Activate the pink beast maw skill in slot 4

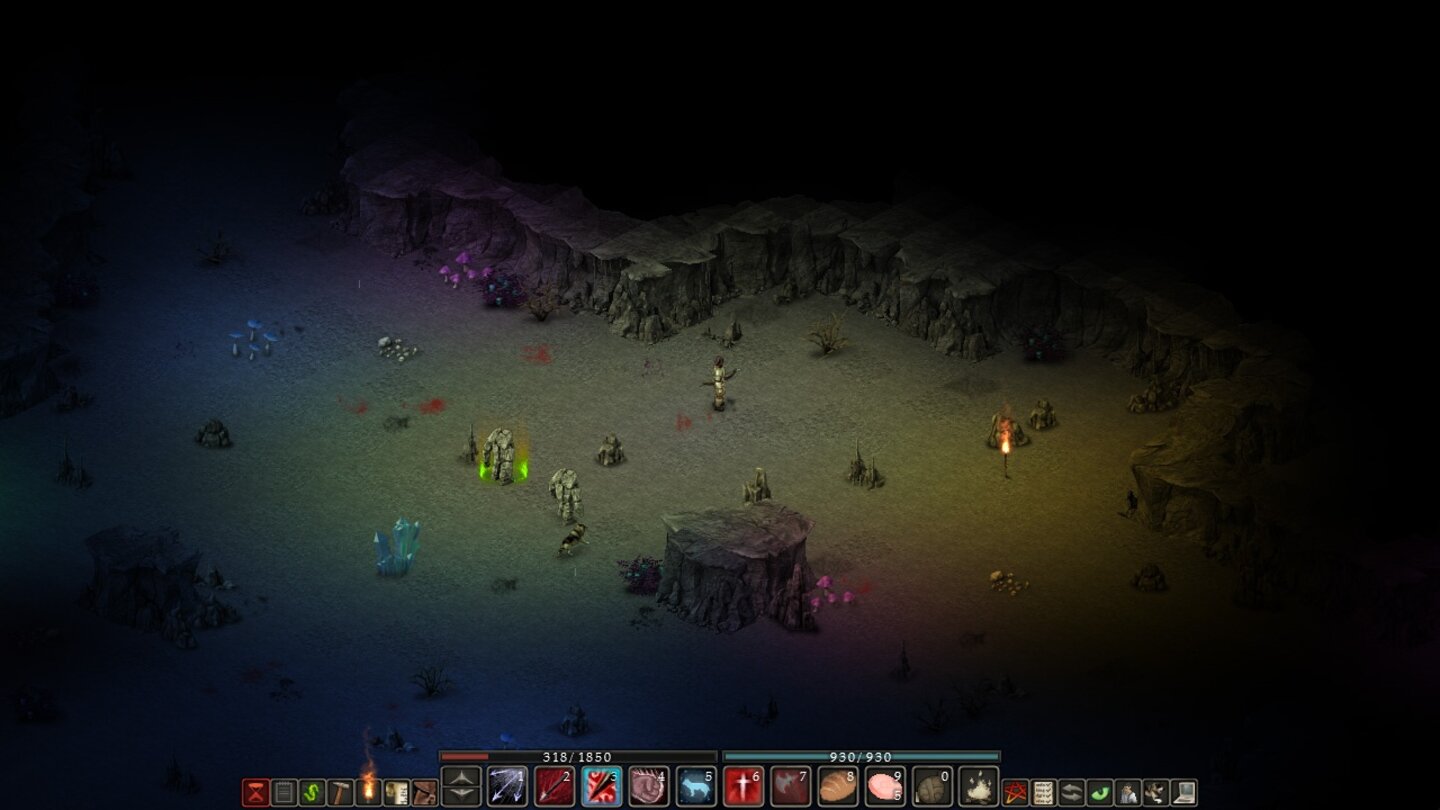pos(649,787)
